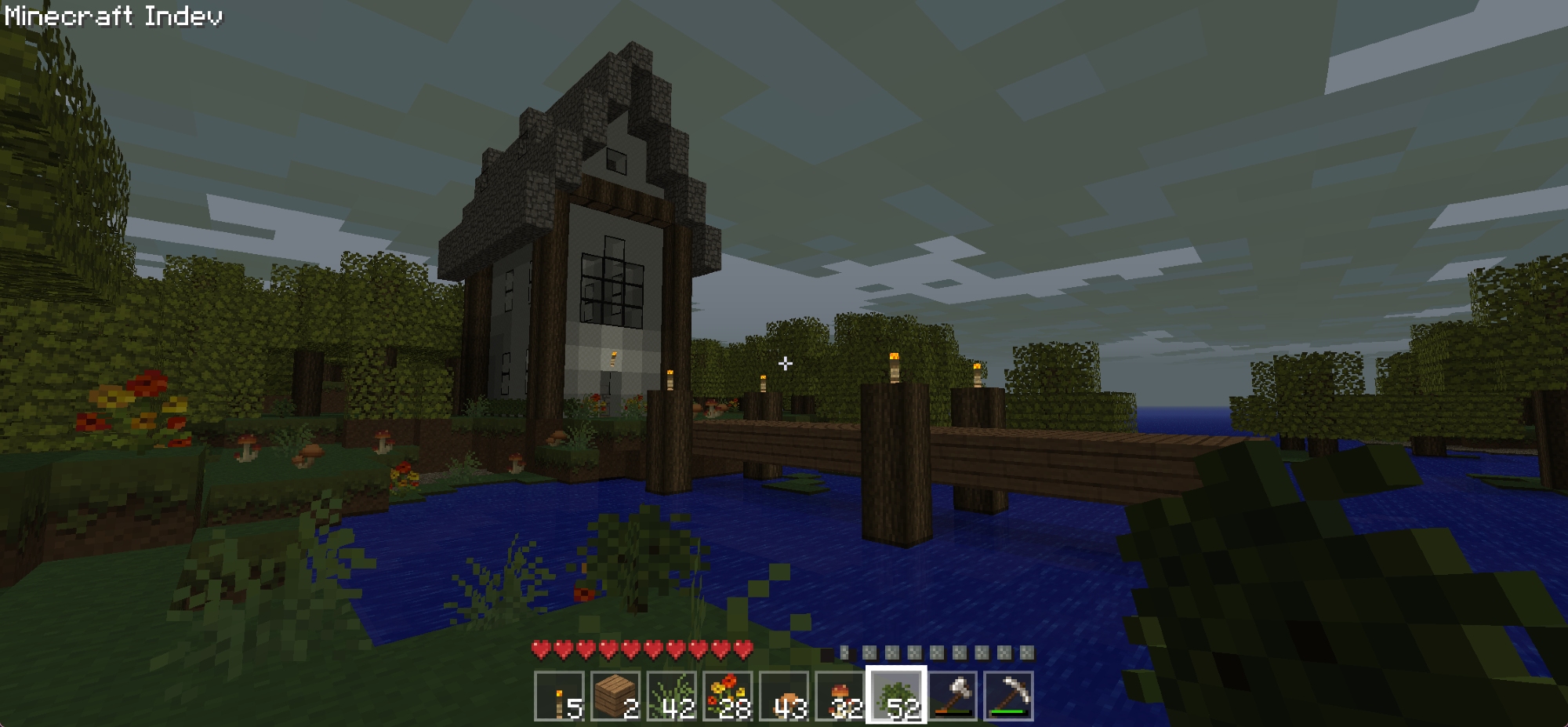Choose the wooden planks slot
Viewport: 1568px width, 727px height.
point(615,696)
